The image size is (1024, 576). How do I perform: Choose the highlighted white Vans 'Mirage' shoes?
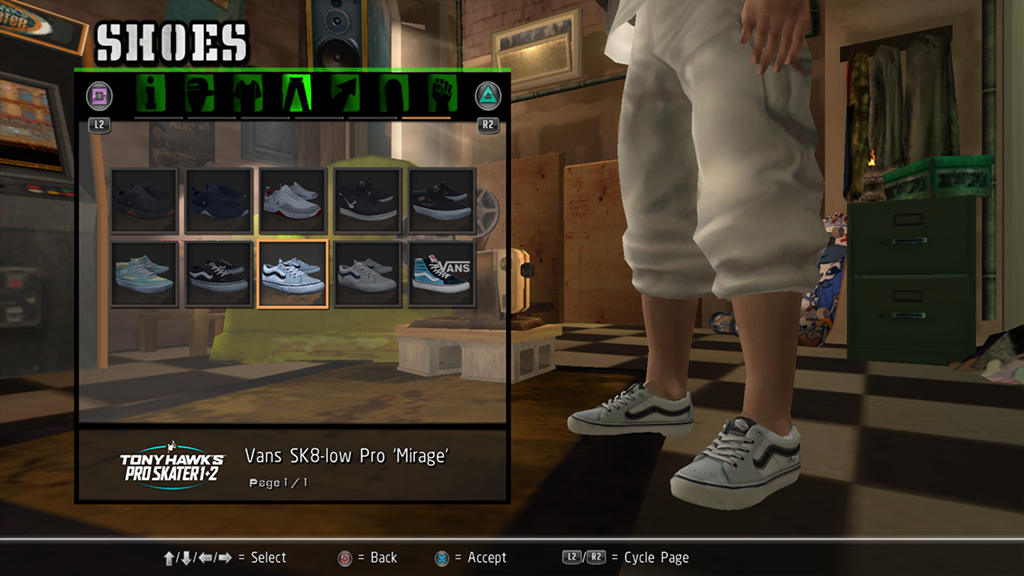coord(293,274)
